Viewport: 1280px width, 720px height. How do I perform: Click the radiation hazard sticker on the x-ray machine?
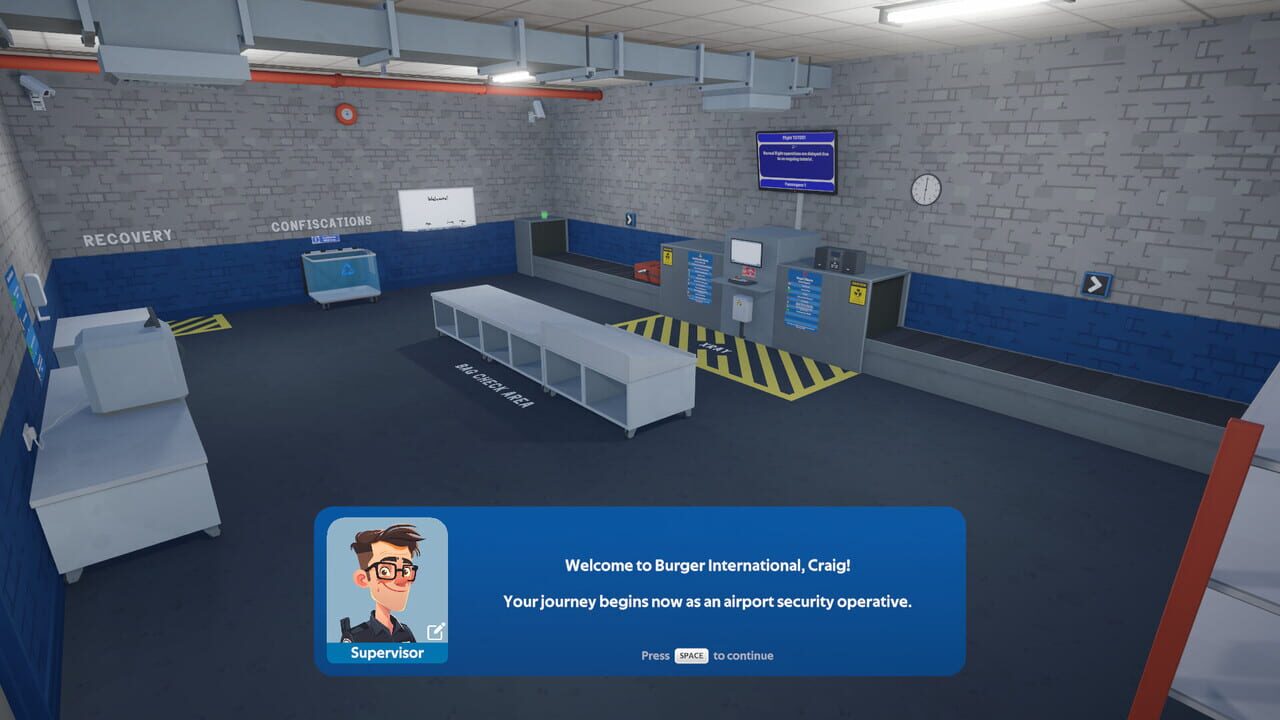pyautogui.click(x=858, y=293)
